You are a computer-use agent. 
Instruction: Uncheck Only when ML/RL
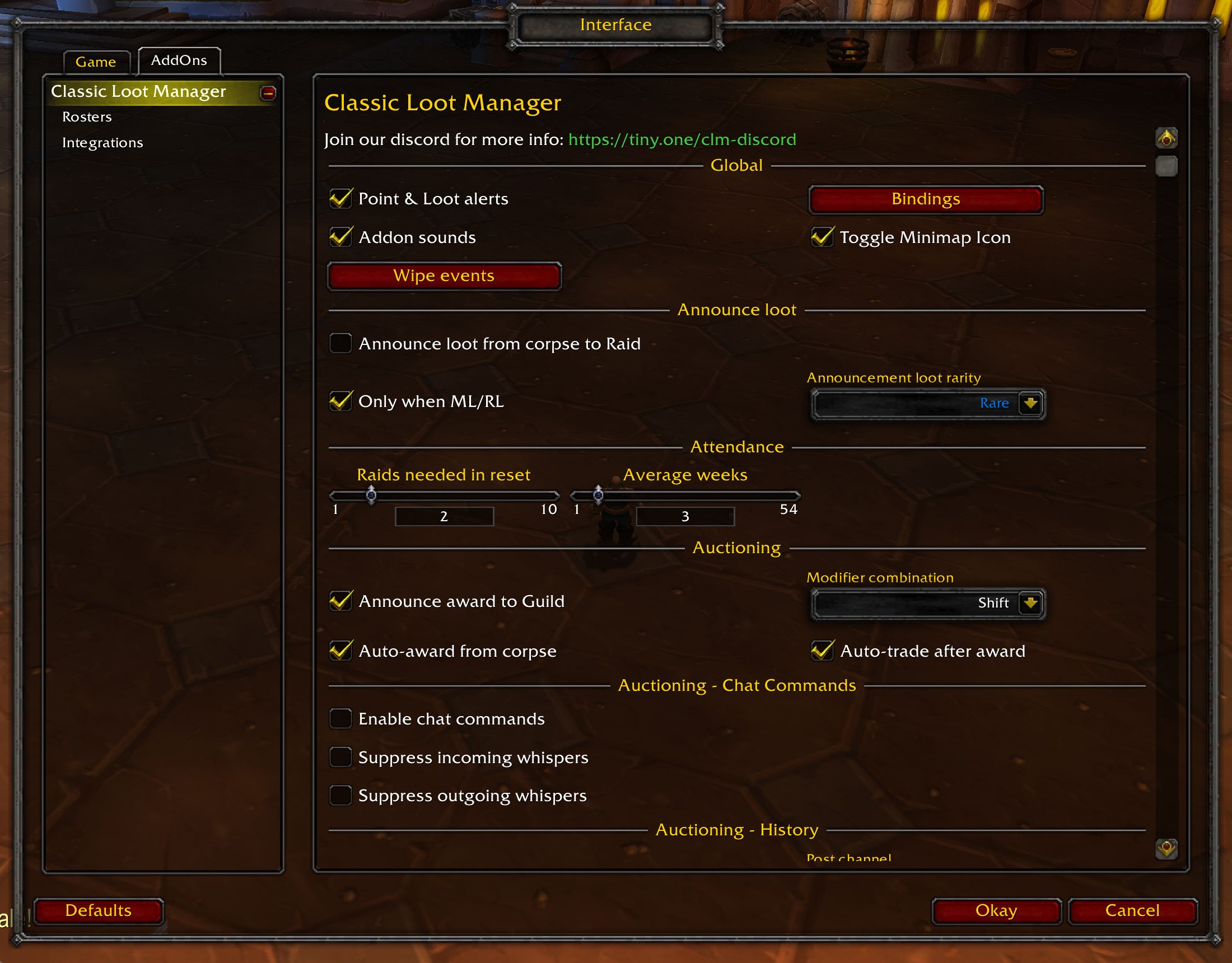pos(340,401)
